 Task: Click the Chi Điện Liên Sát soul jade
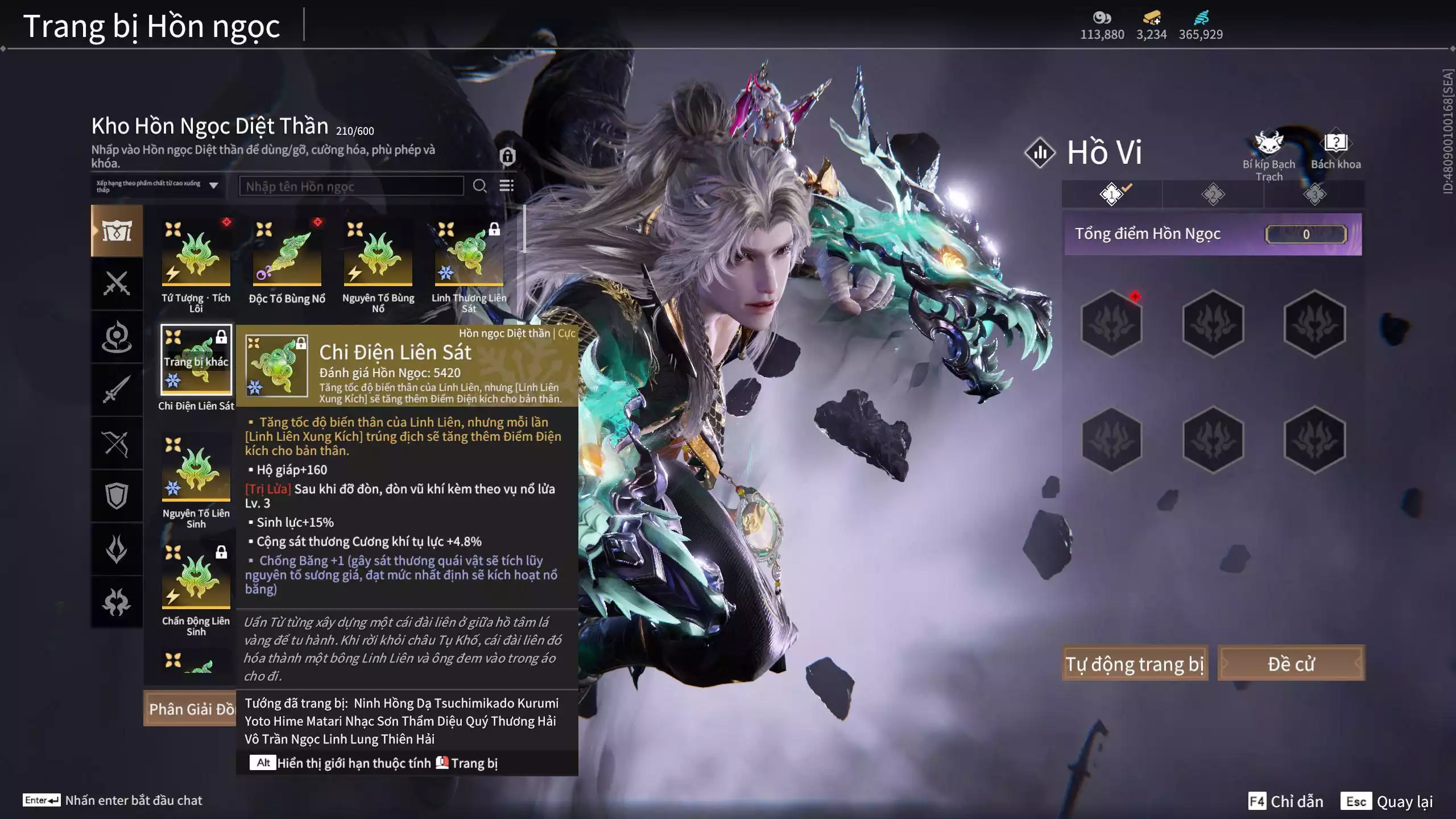coord(196,360)
